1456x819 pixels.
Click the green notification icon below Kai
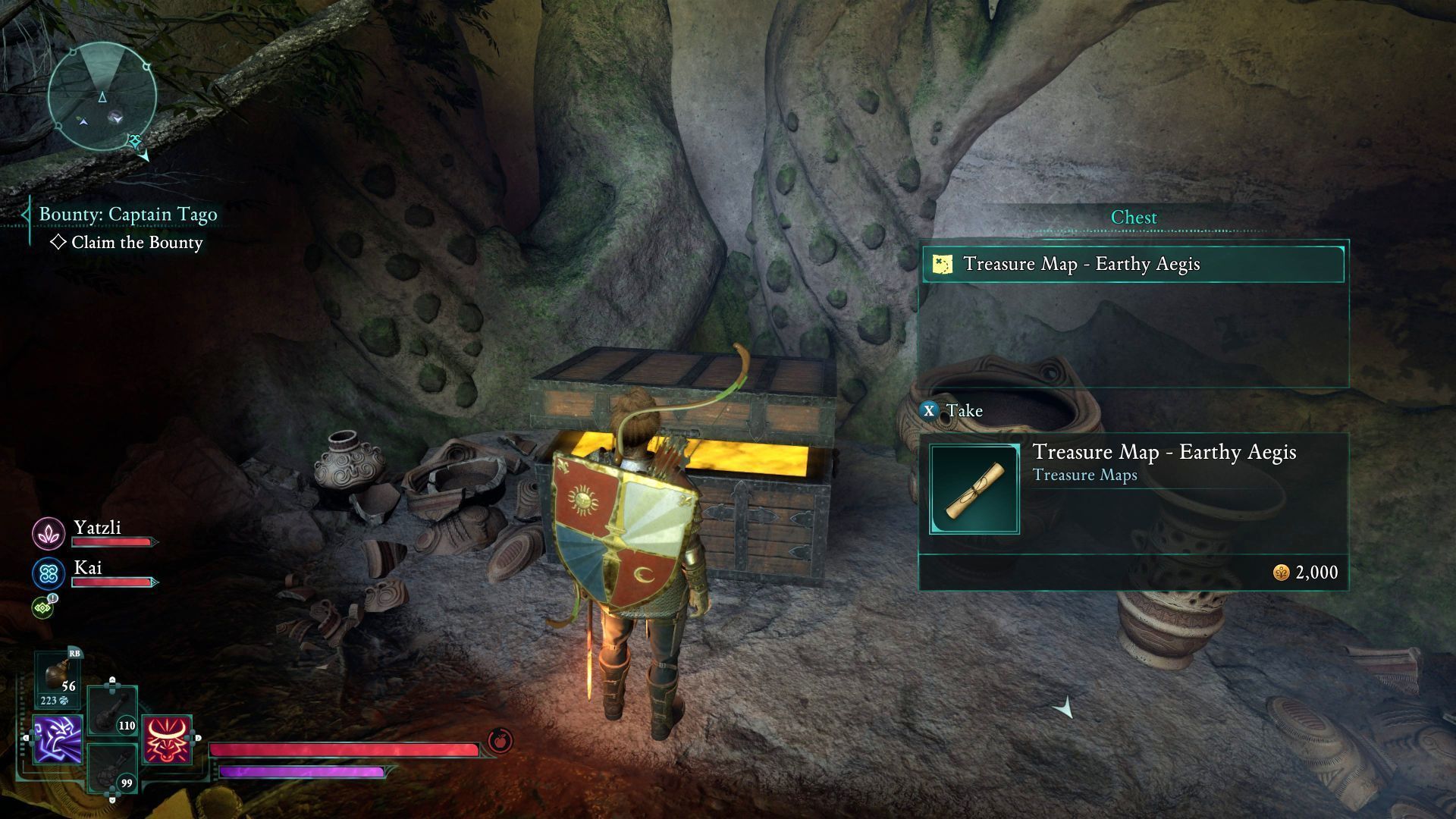pos(43,607)
